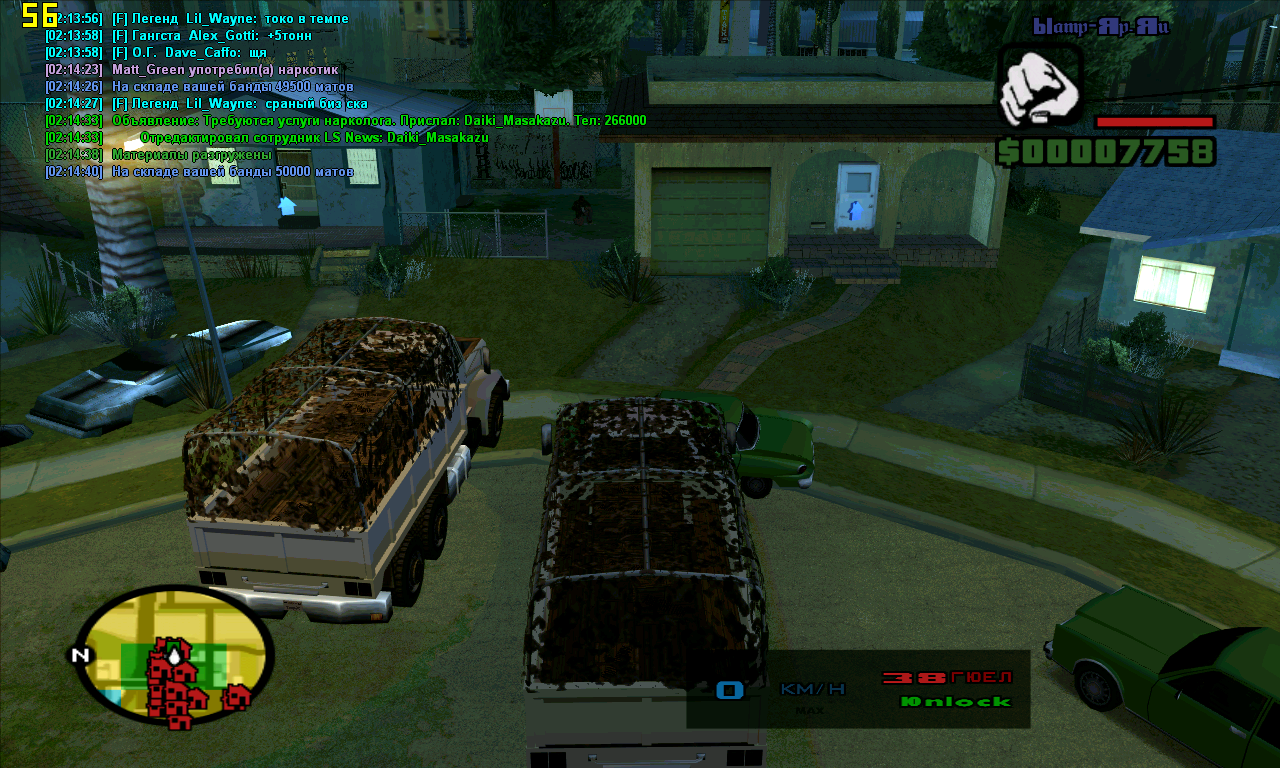Click the North indicator on the radar
1280x768 pixels.
(79, 656)
